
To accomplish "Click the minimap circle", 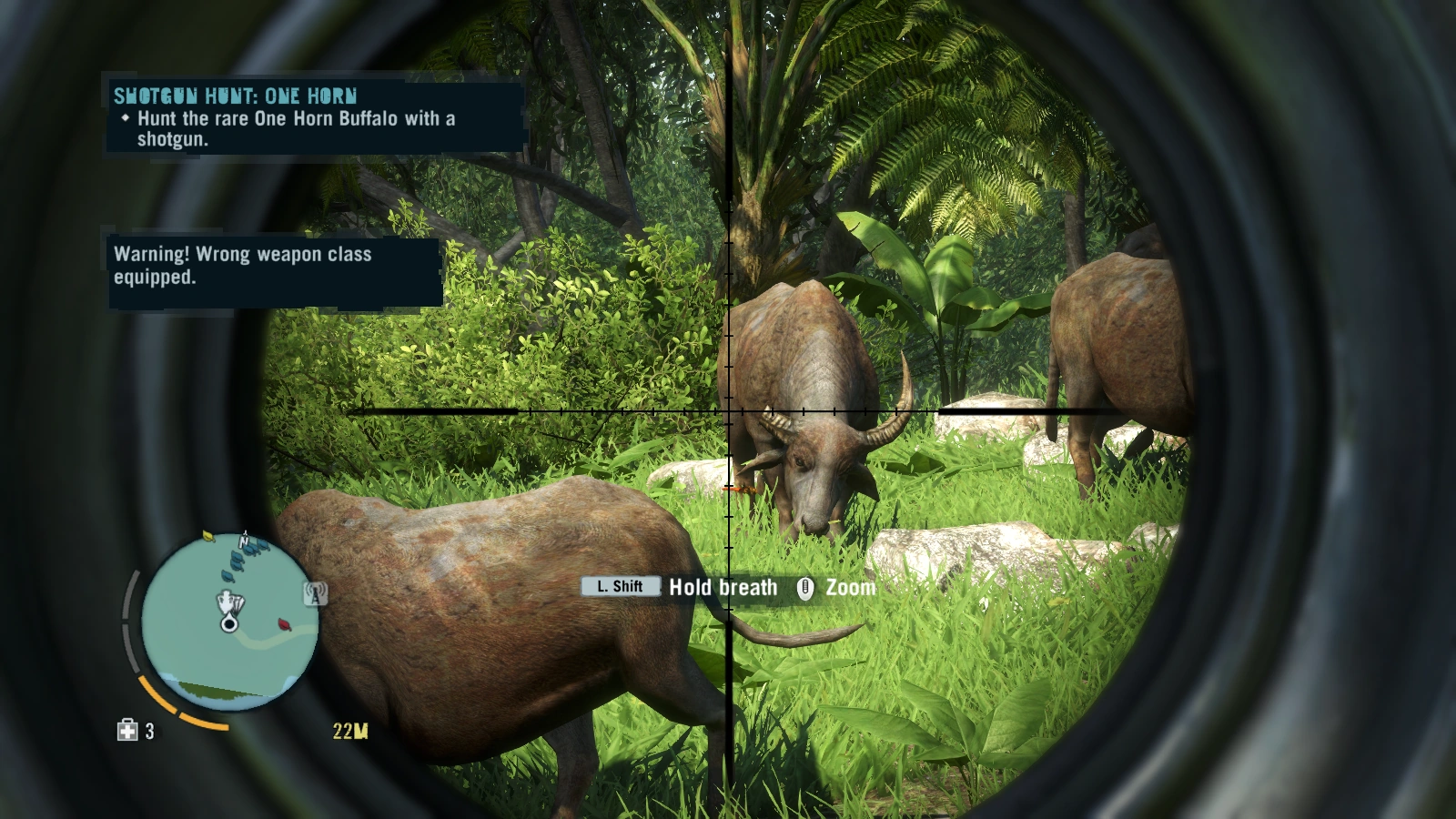I will point(231,622).
